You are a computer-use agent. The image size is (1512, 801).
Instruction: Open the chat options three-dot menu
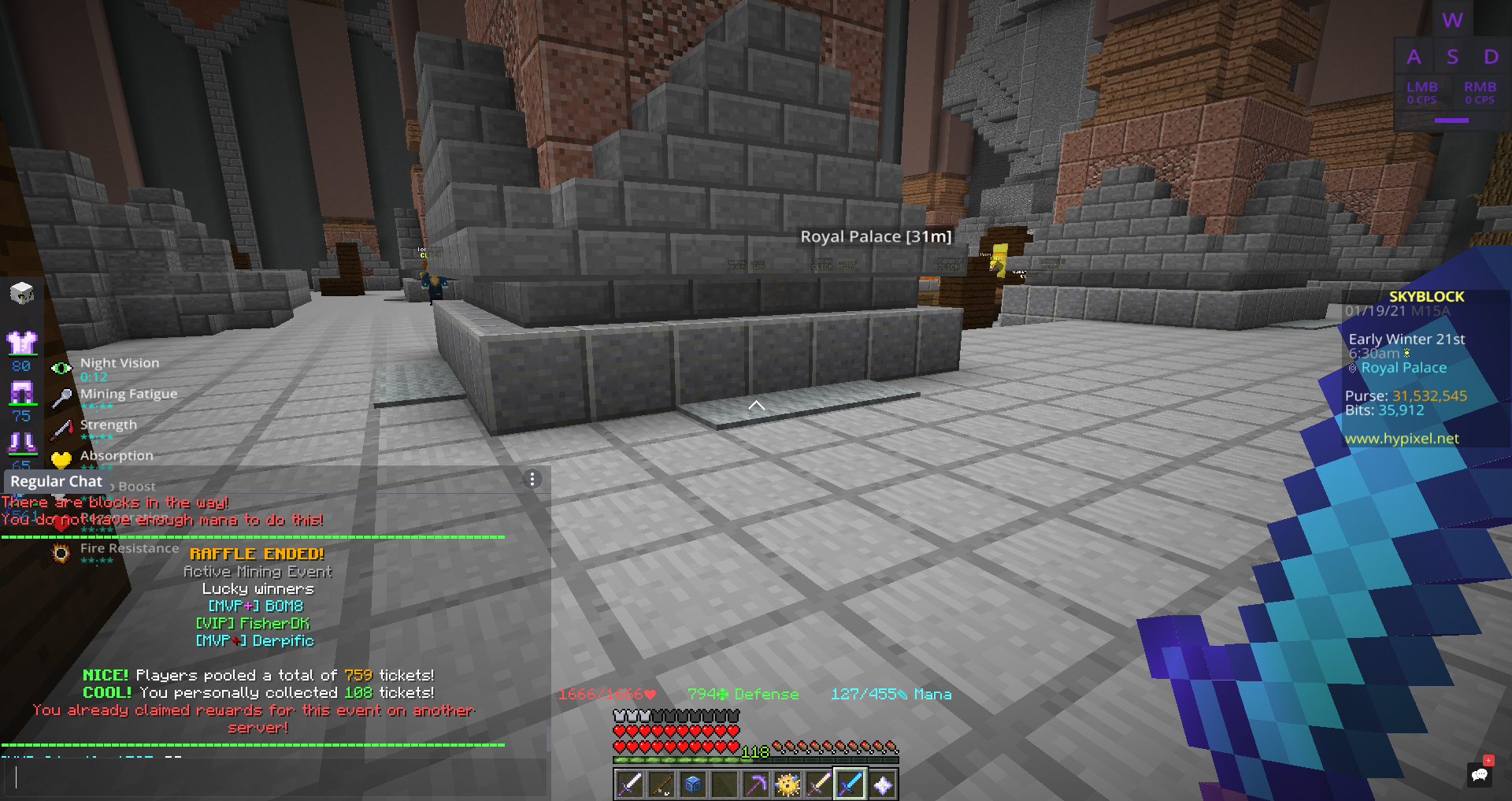click(532, 479)
